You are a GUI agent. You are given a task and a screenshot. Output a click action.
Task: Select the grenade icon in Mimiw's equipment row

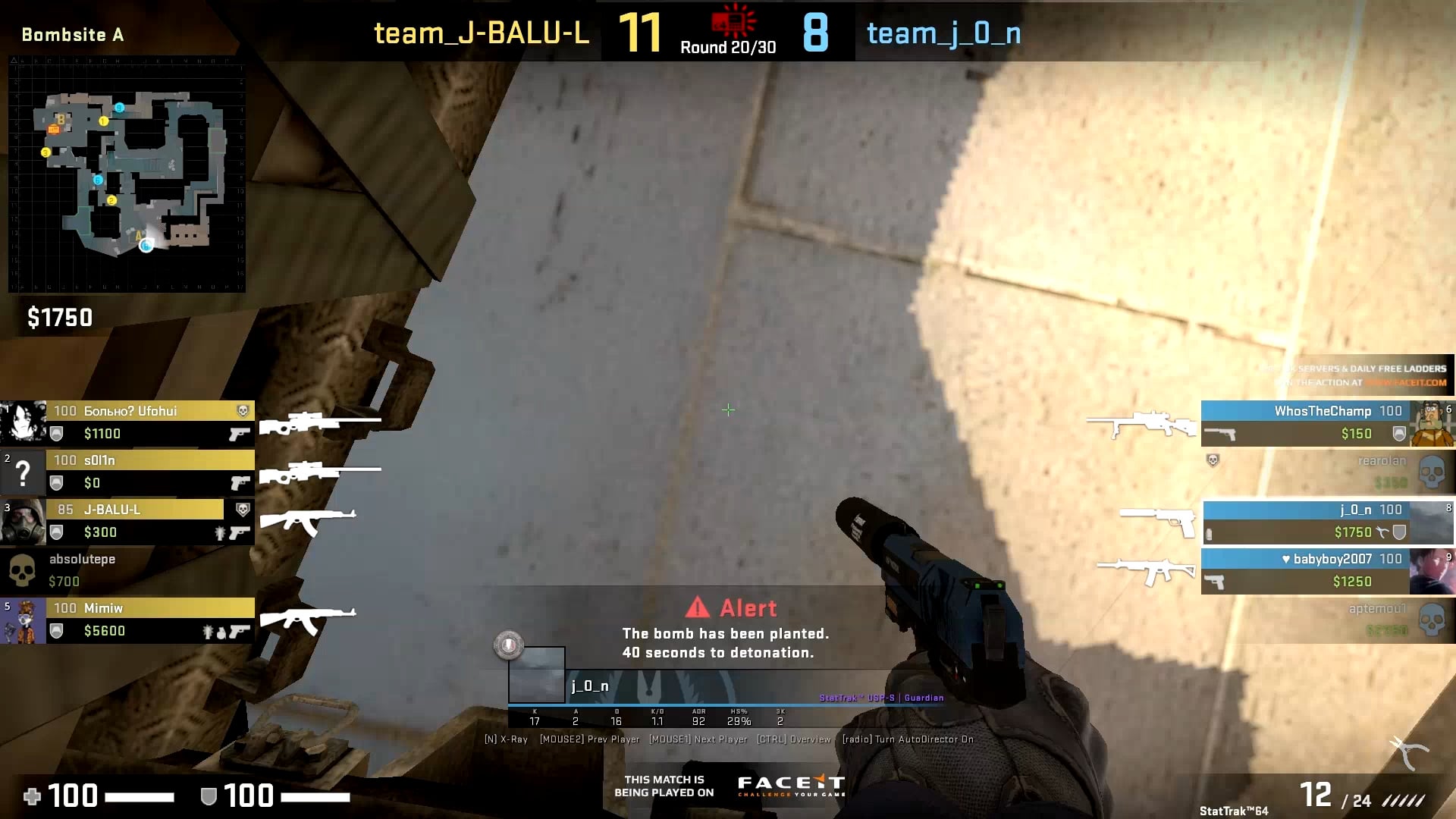(x=221, y=631)
